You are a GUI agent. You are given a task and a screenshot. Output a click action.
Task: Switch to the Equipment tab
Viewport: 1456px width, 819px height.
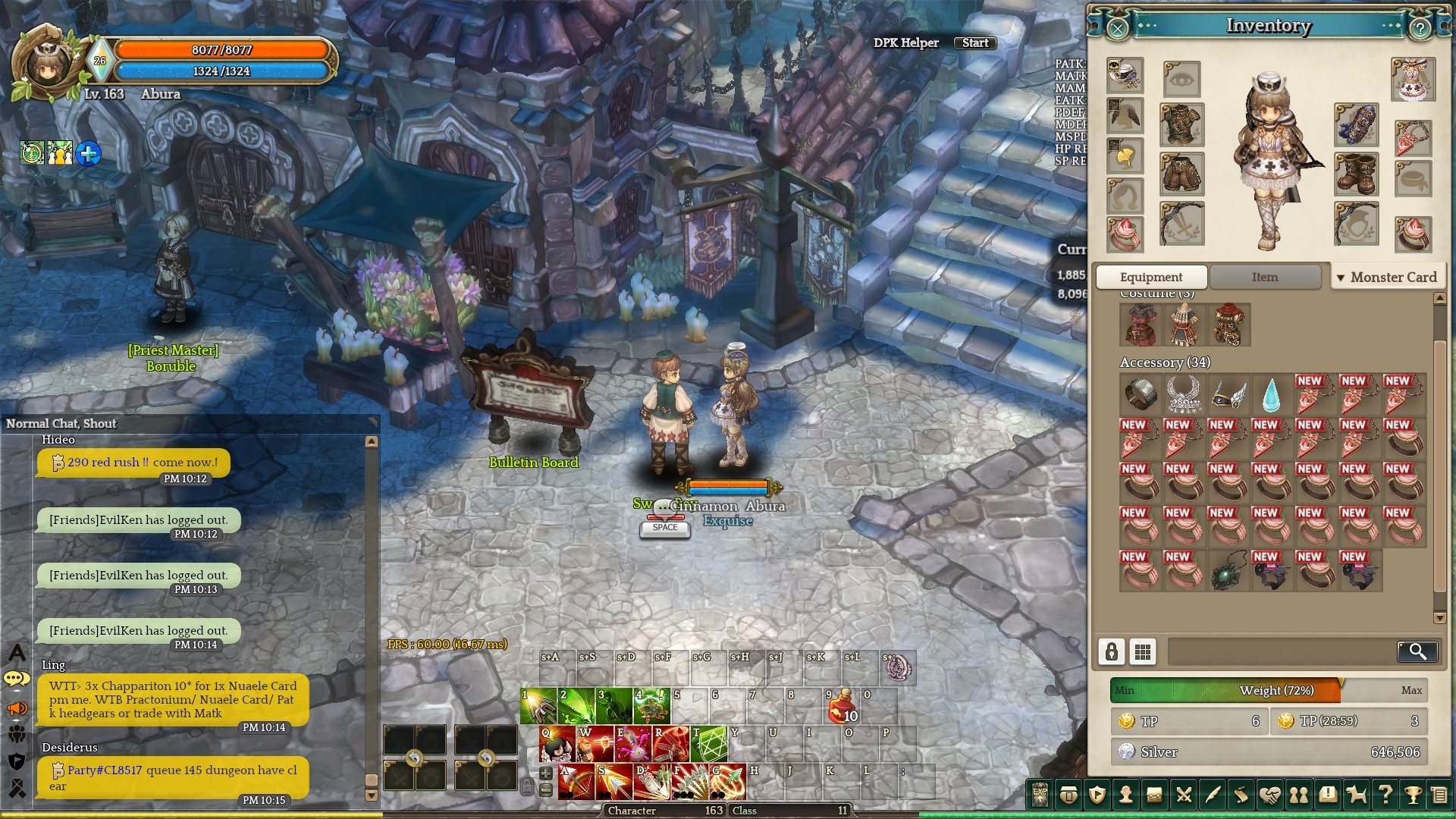(x=1150, y=278)
